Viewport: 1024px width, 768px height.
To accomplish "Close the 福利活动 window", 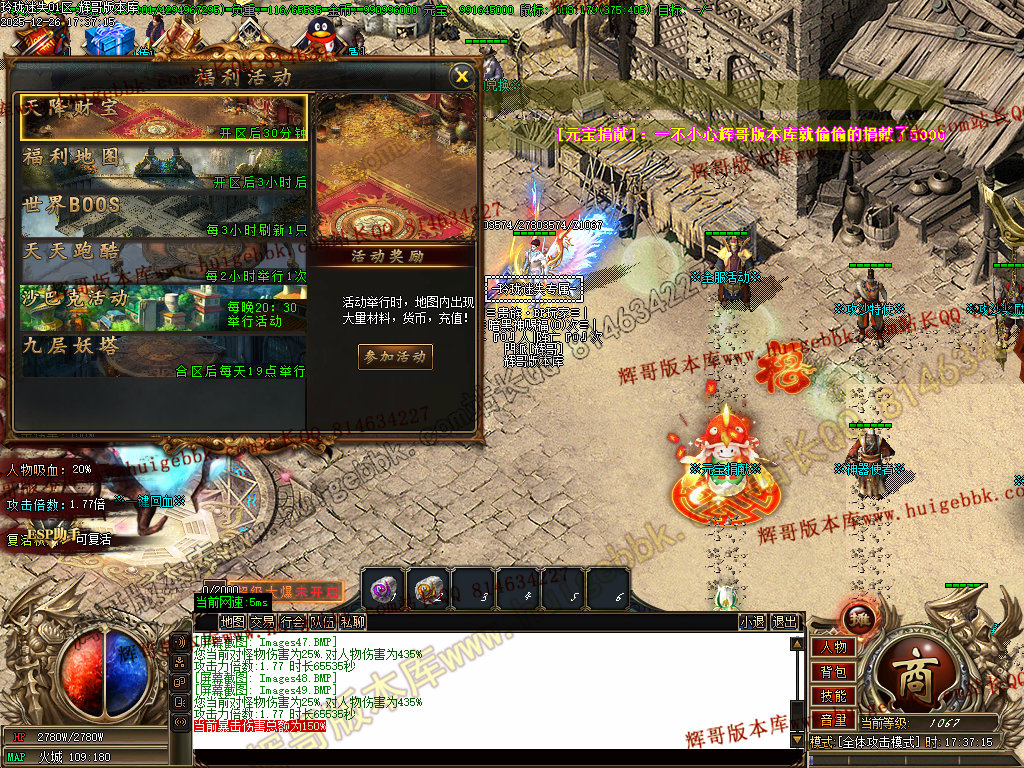I will point(461,76).
